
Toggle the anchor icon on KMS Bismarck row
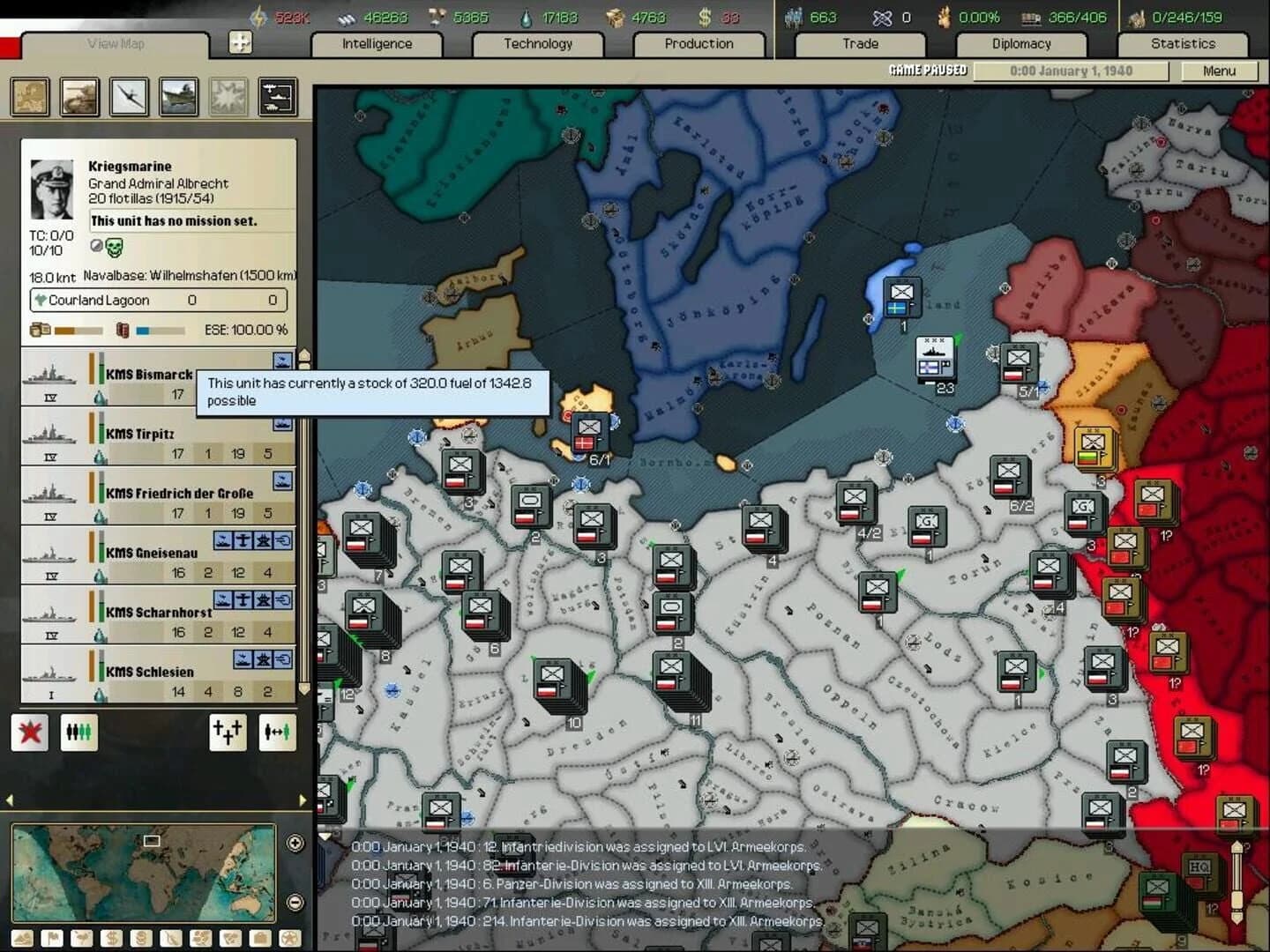pos(281,361)
